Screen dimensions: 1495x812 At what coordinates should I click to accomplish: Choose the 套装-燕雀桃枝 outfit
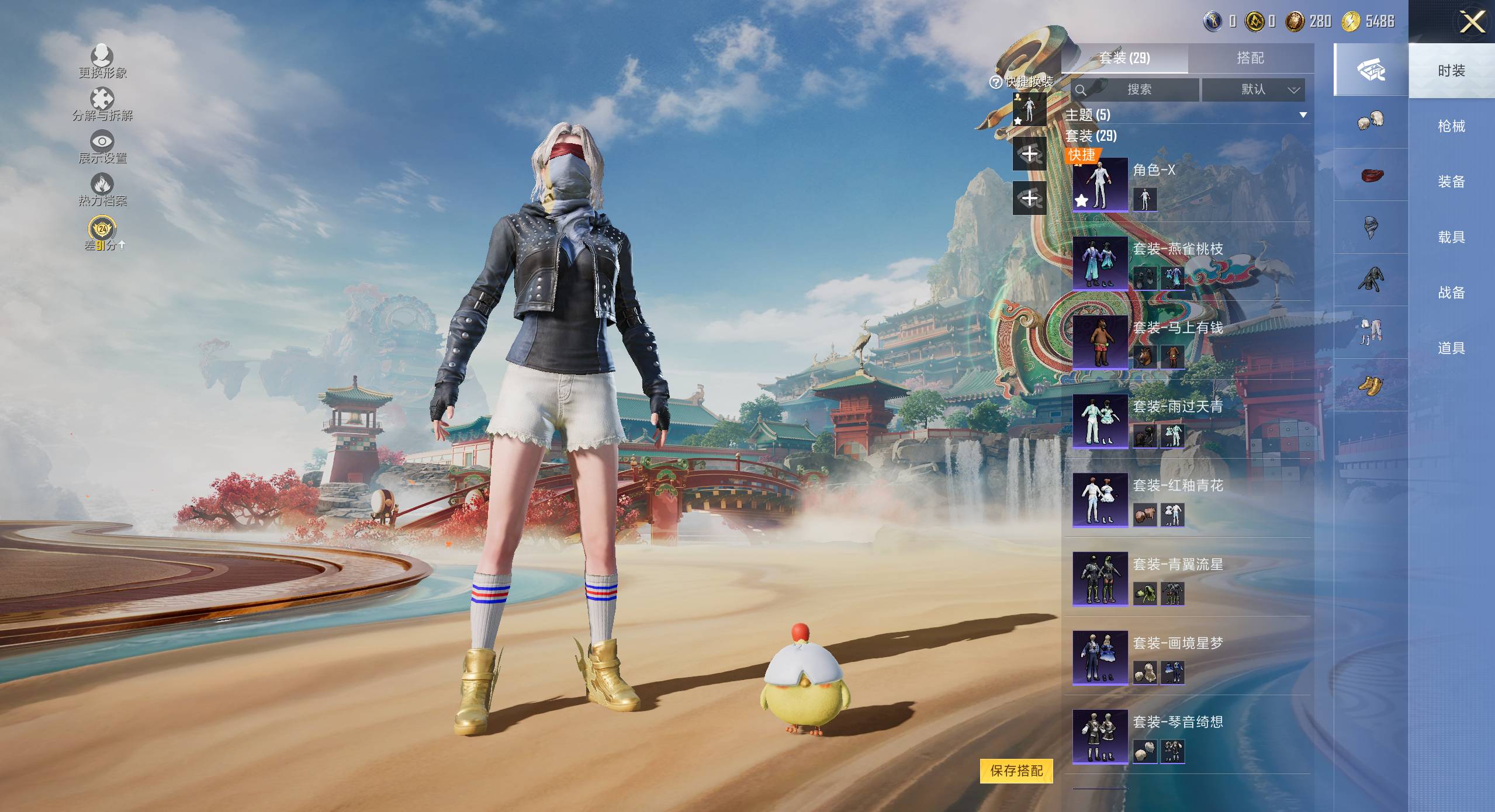pos(1100,263)
